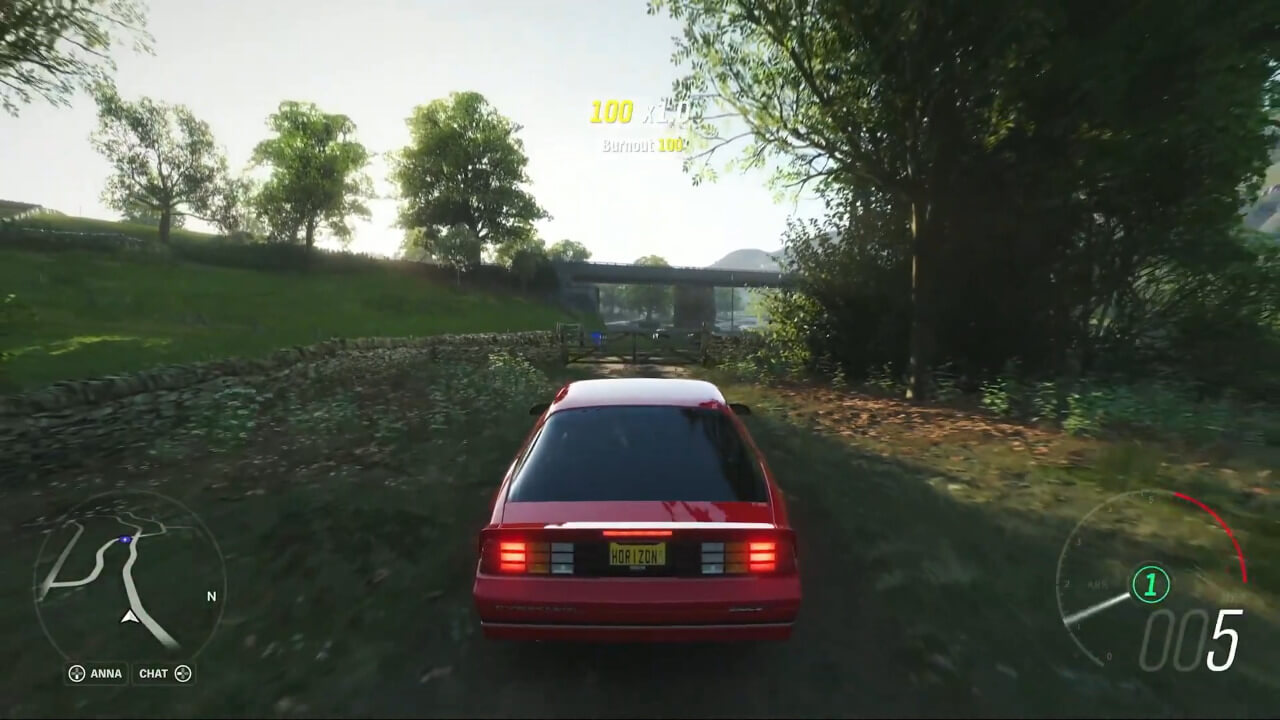1280x720 pixels.
Task: Click the ABS label inside the tachometer
Action: pos(1095,583)
